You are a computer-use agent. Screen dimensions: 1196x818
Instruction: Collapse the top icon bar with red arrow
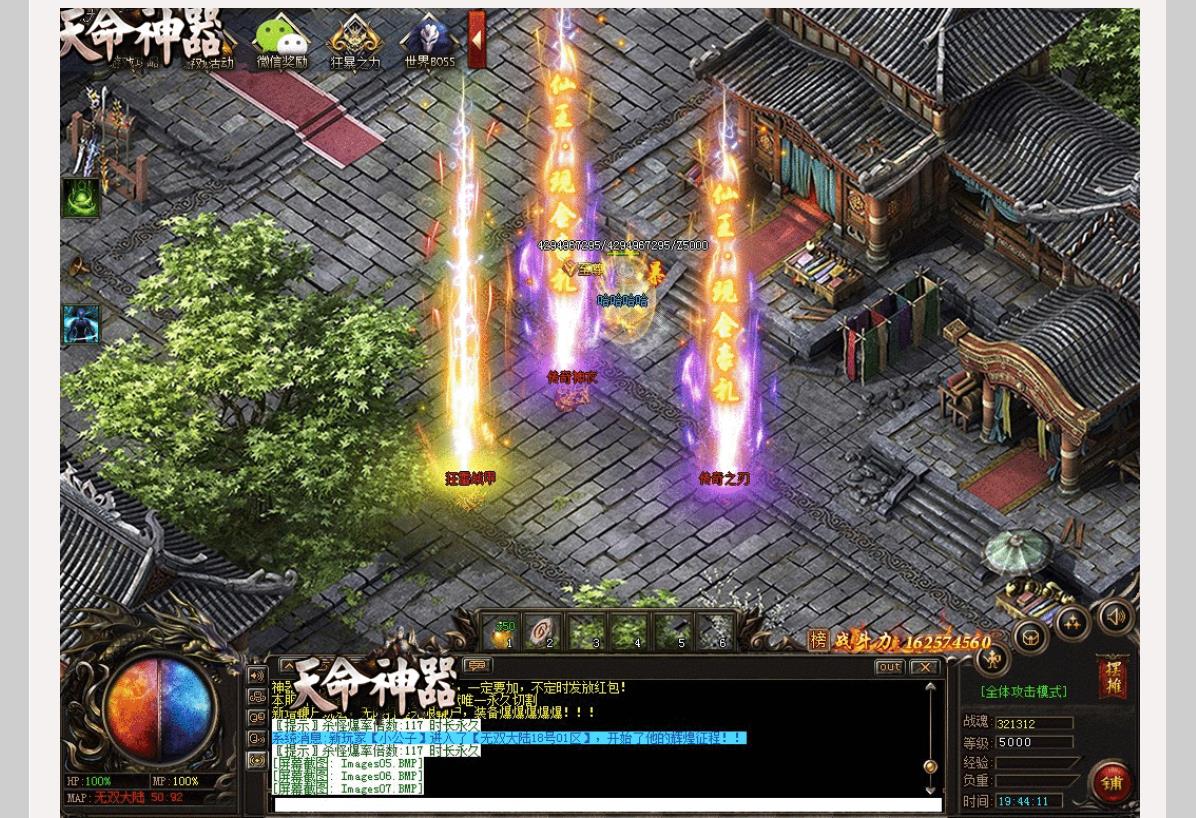pyautogui.click(x=477, y=39)
